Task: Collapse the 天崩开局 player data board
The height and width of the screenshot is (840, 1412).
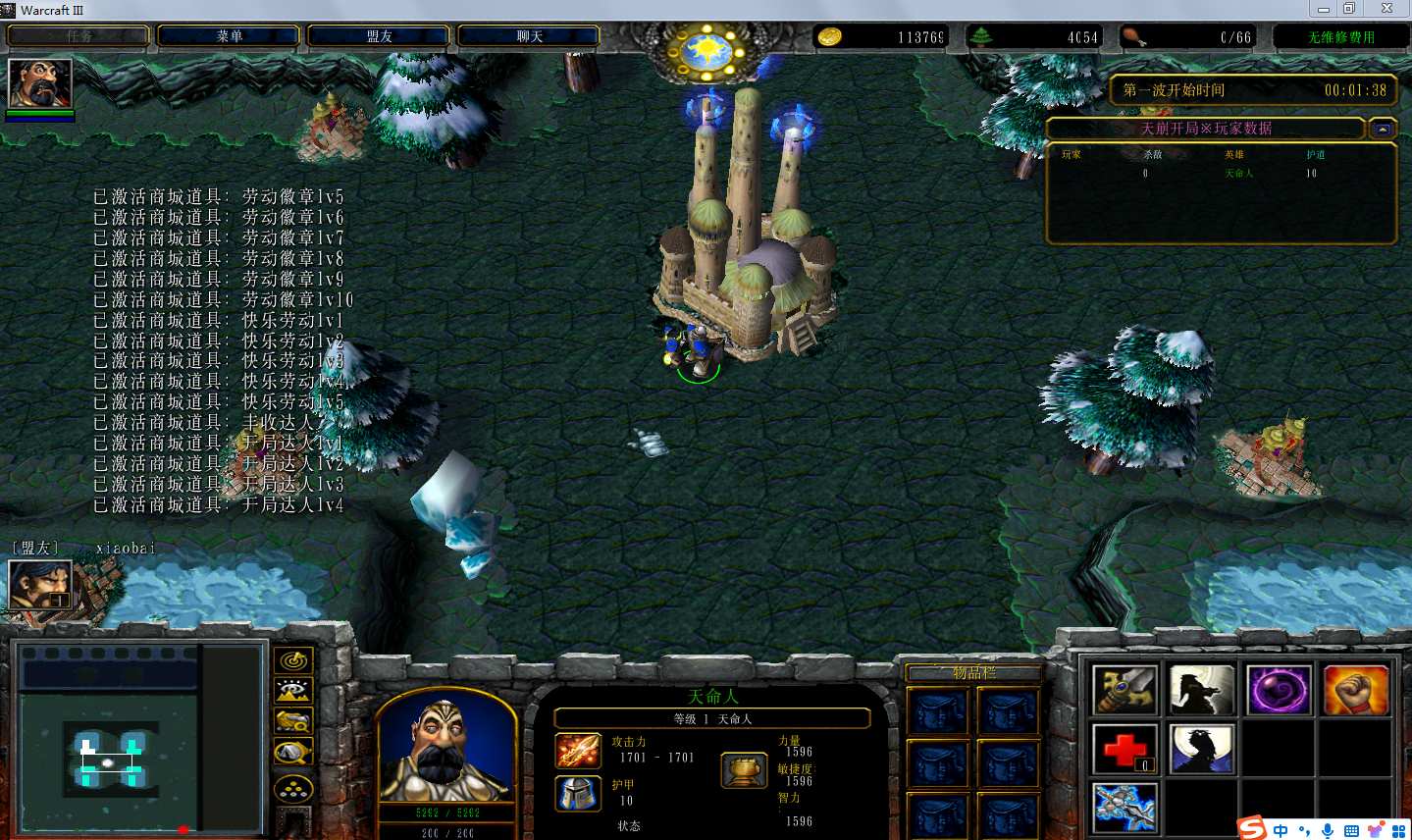Action: pos(1382,129)
